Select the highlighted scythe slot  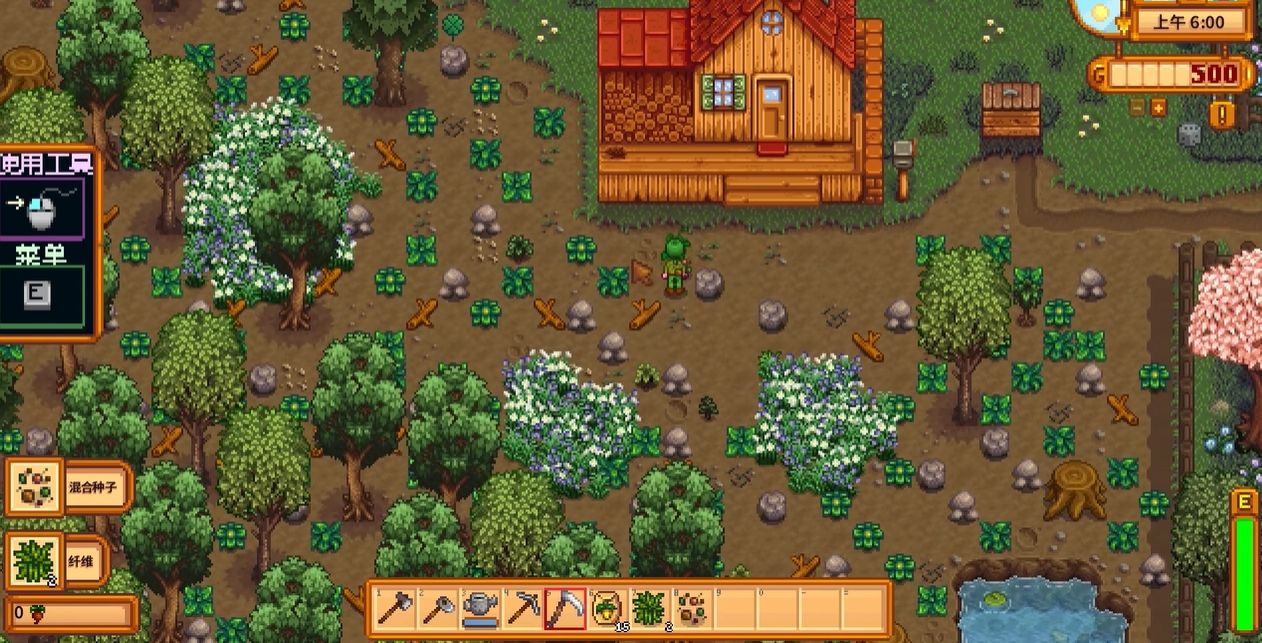click(x=564, y=607)
